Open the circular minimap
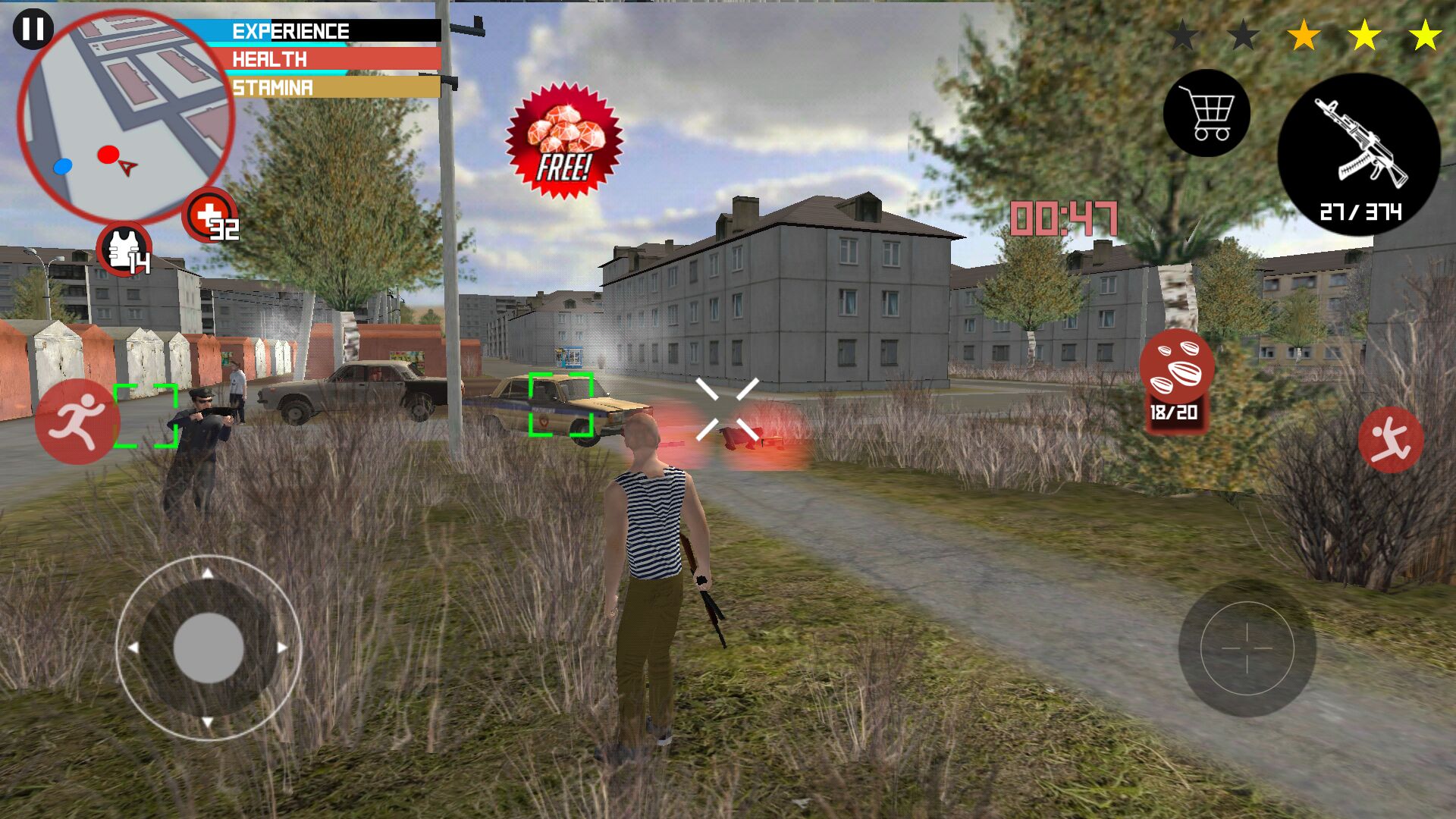 click(125, 118)
